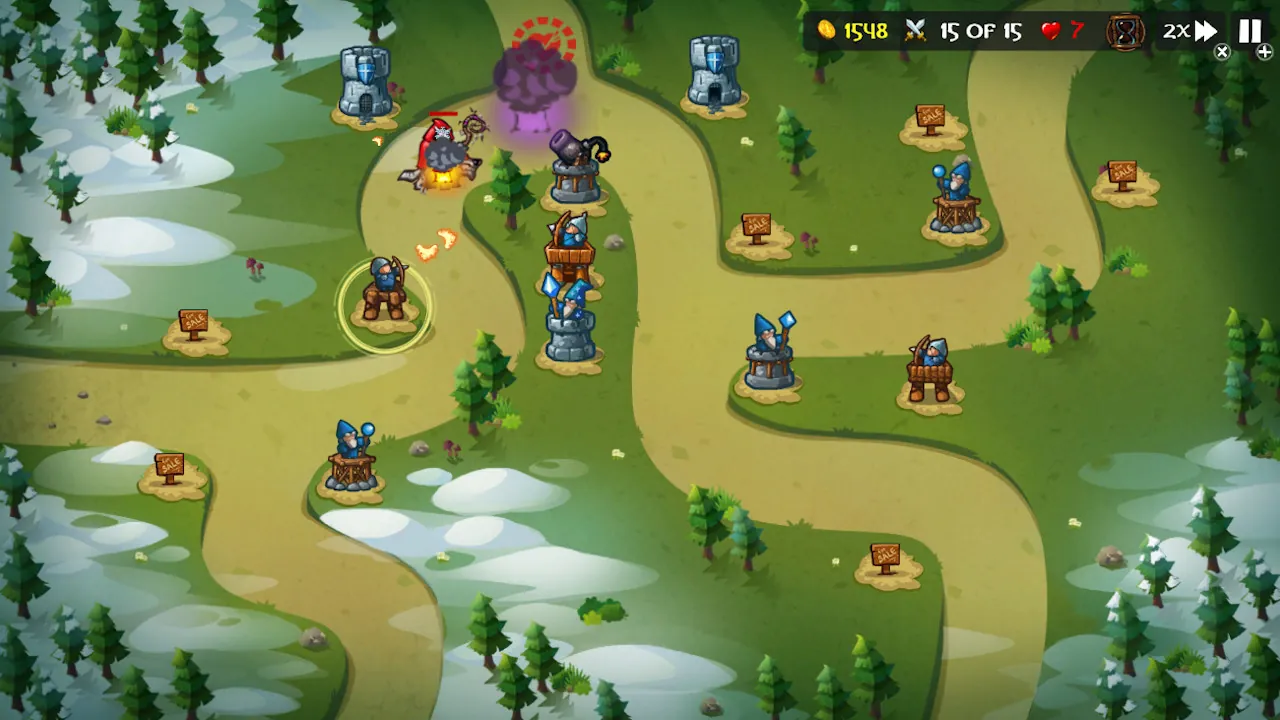This screenshot has width=1280, height=720.
Task: Click the Sale signpost near the bottom center path
Action: [888, 553]
